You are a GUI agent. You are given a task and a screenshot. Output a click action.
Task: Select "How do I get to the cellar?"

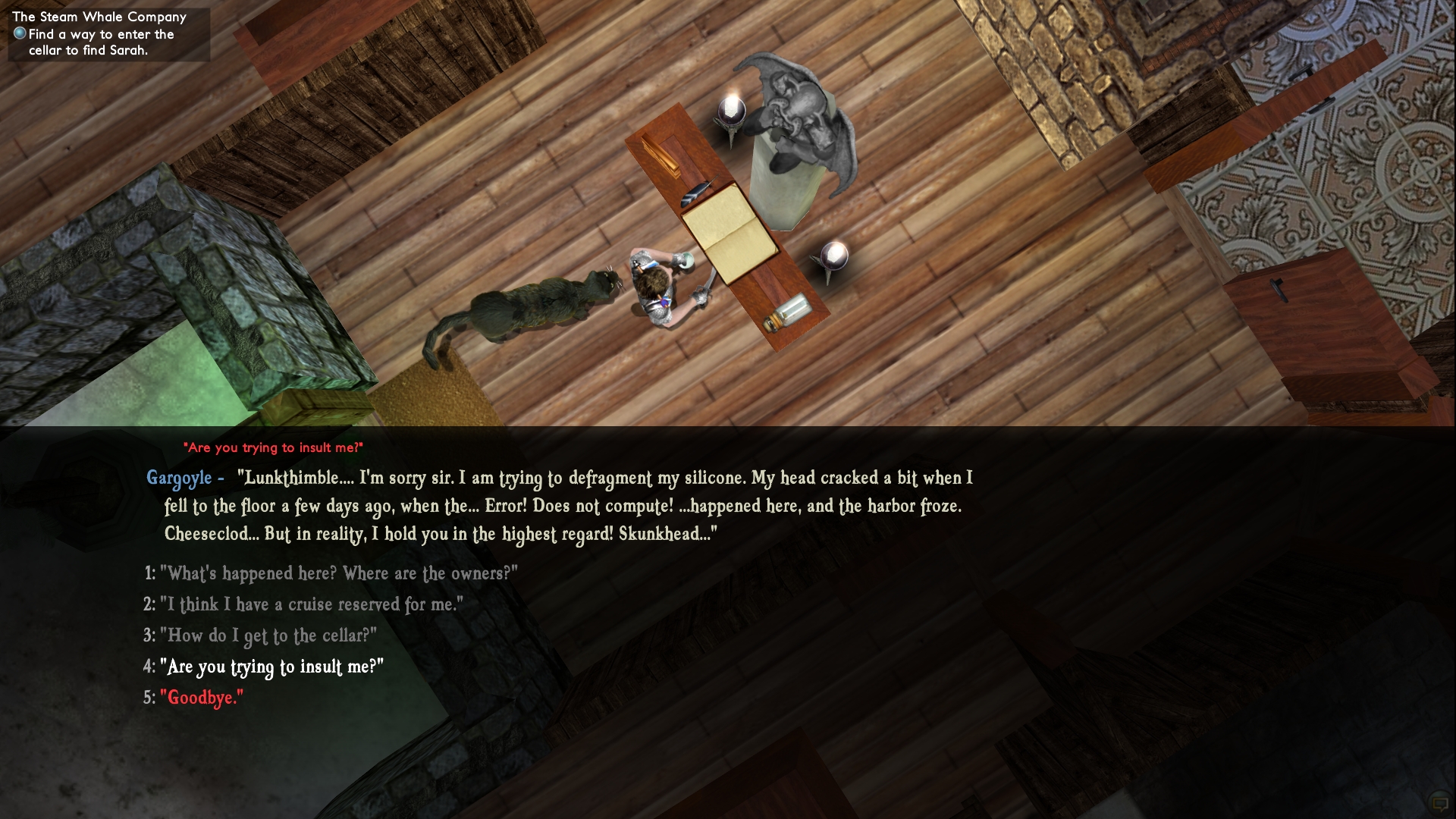tap(268, 635)
